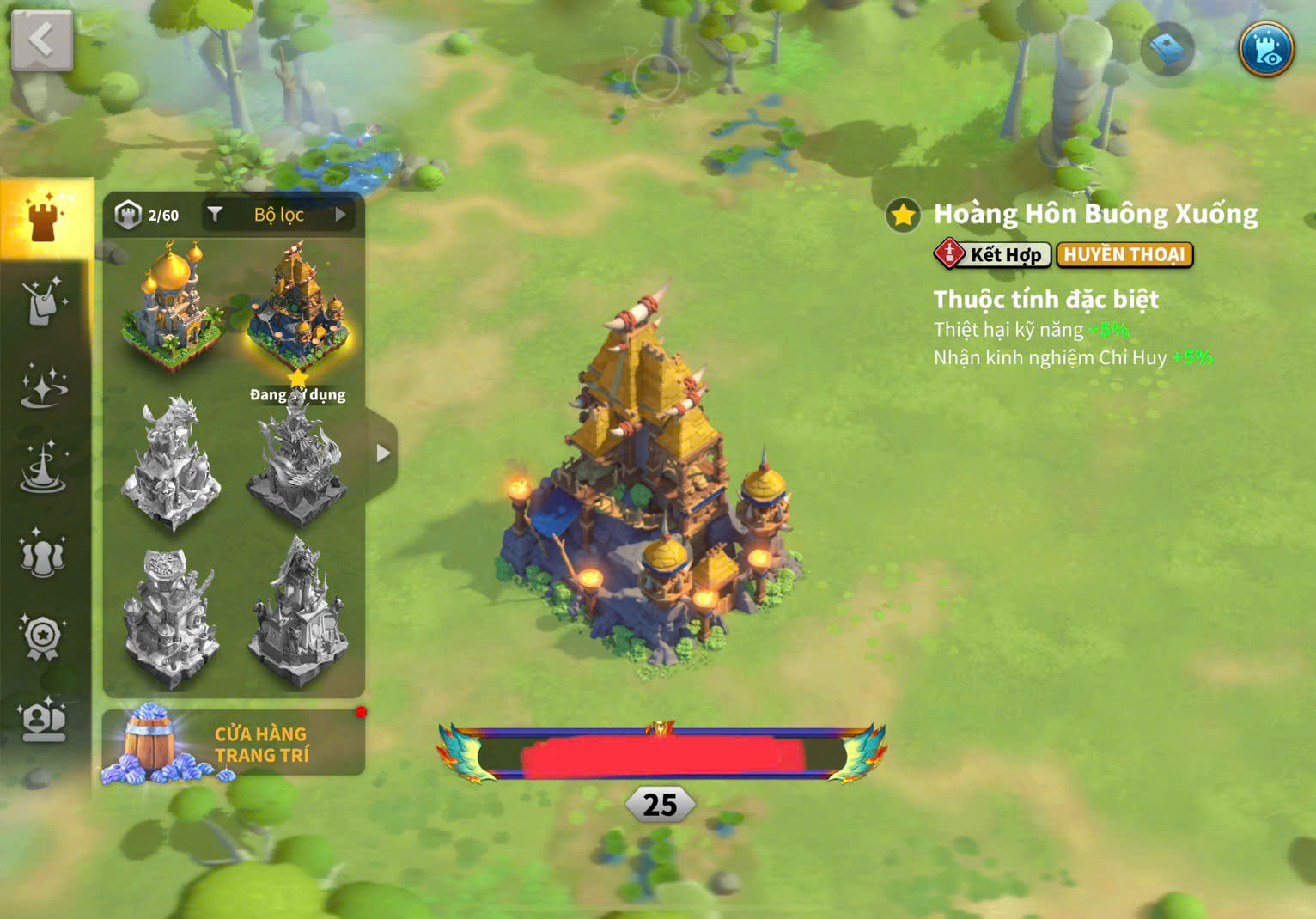Select the equipped Hoàng Hôn Buông Xuống theme
Screen dimensions: 1316x919
coord(298,305)
